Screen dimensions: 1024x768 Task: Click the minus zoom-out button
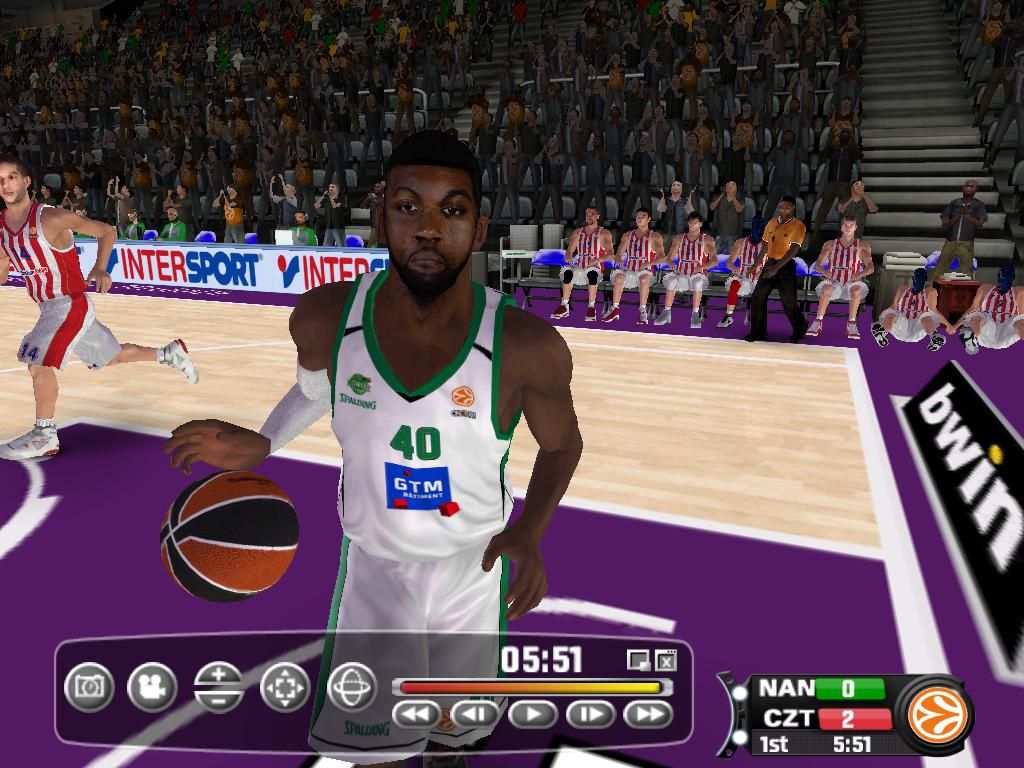(x=219, y=699)
